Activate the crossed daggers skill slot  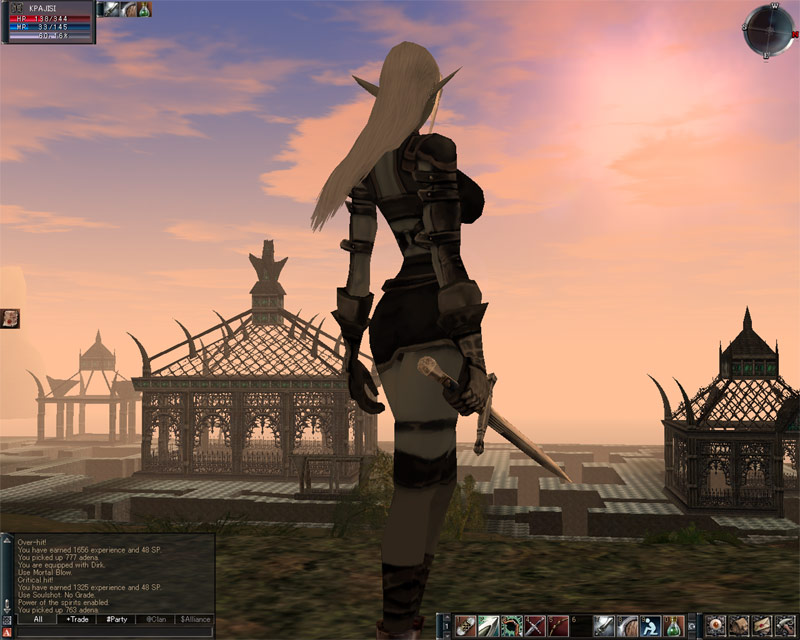(x=536, y=626)
